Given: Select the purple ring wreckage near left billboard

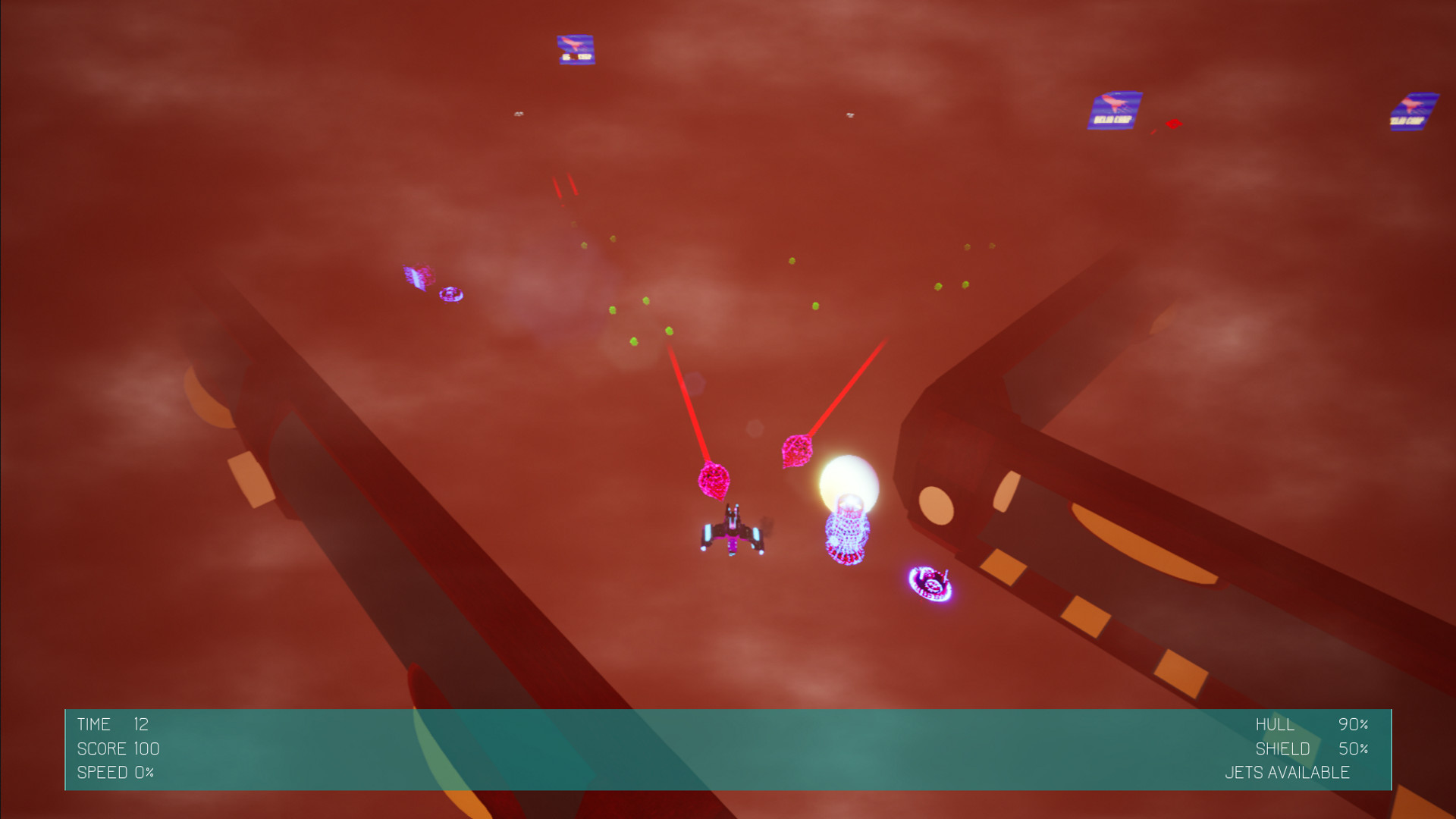Looking at the screenshot, I should 451,294.
